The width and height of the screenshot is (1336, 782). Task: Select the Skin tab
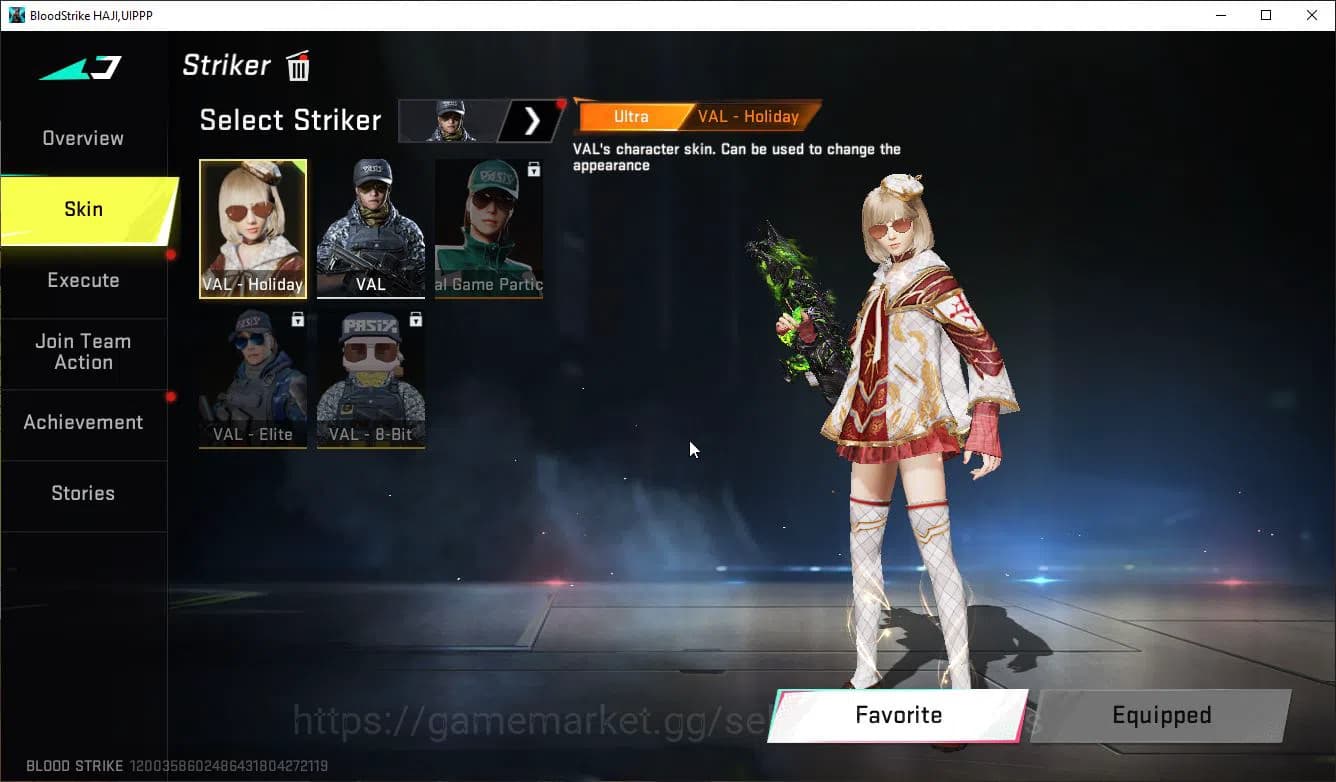pyautogui.click(x=82, y=209)
